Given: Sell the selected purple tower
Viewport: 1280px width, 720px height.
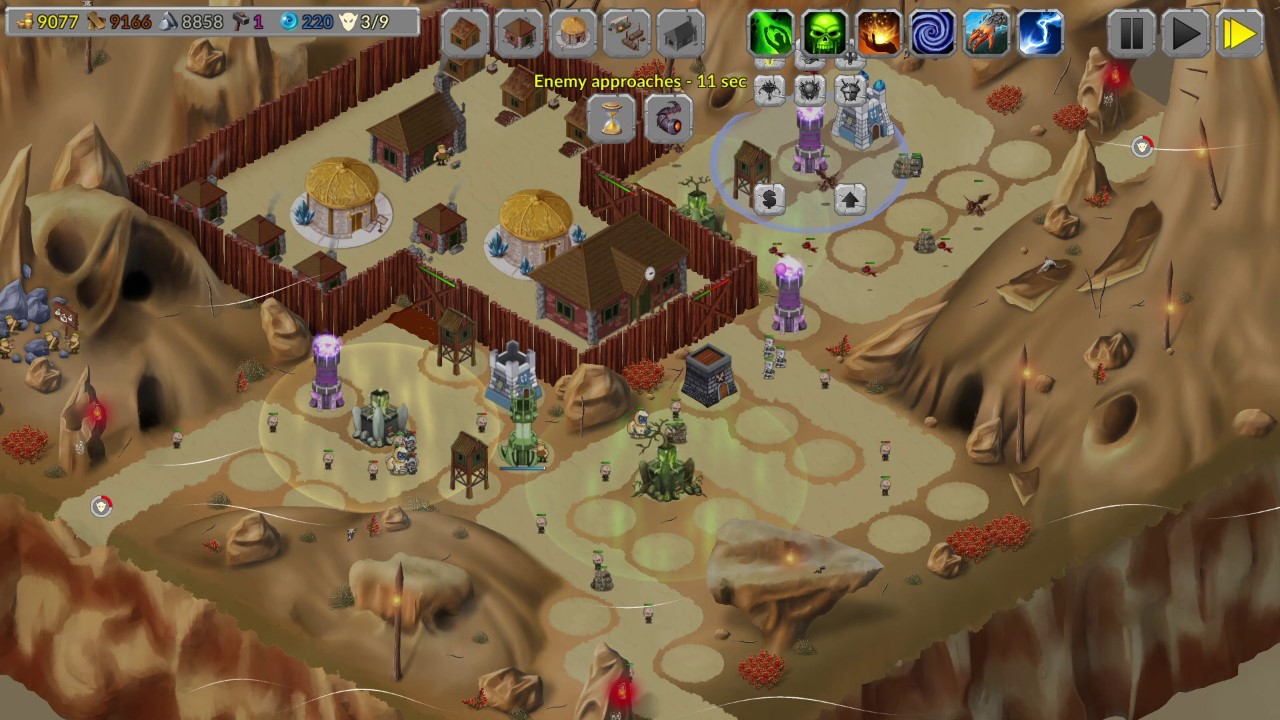Looking at the screenshot, I should click(770, 196).
